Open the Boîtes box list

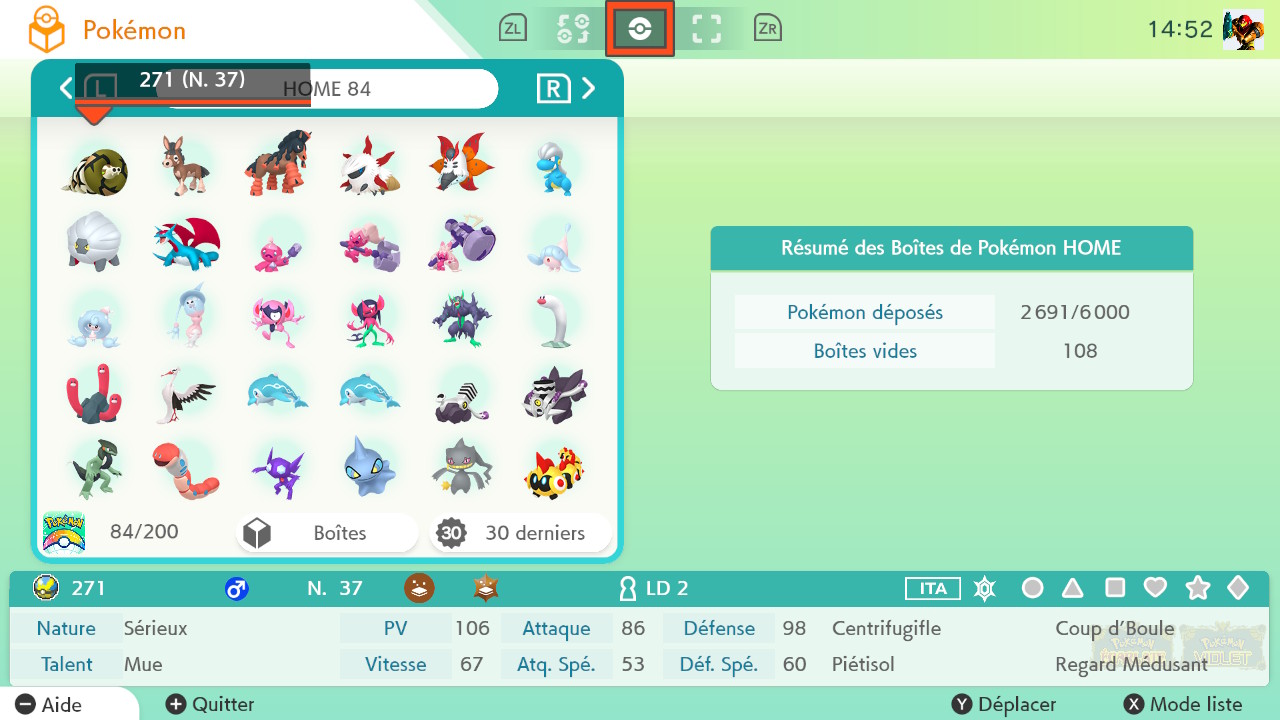pos(327,533)
